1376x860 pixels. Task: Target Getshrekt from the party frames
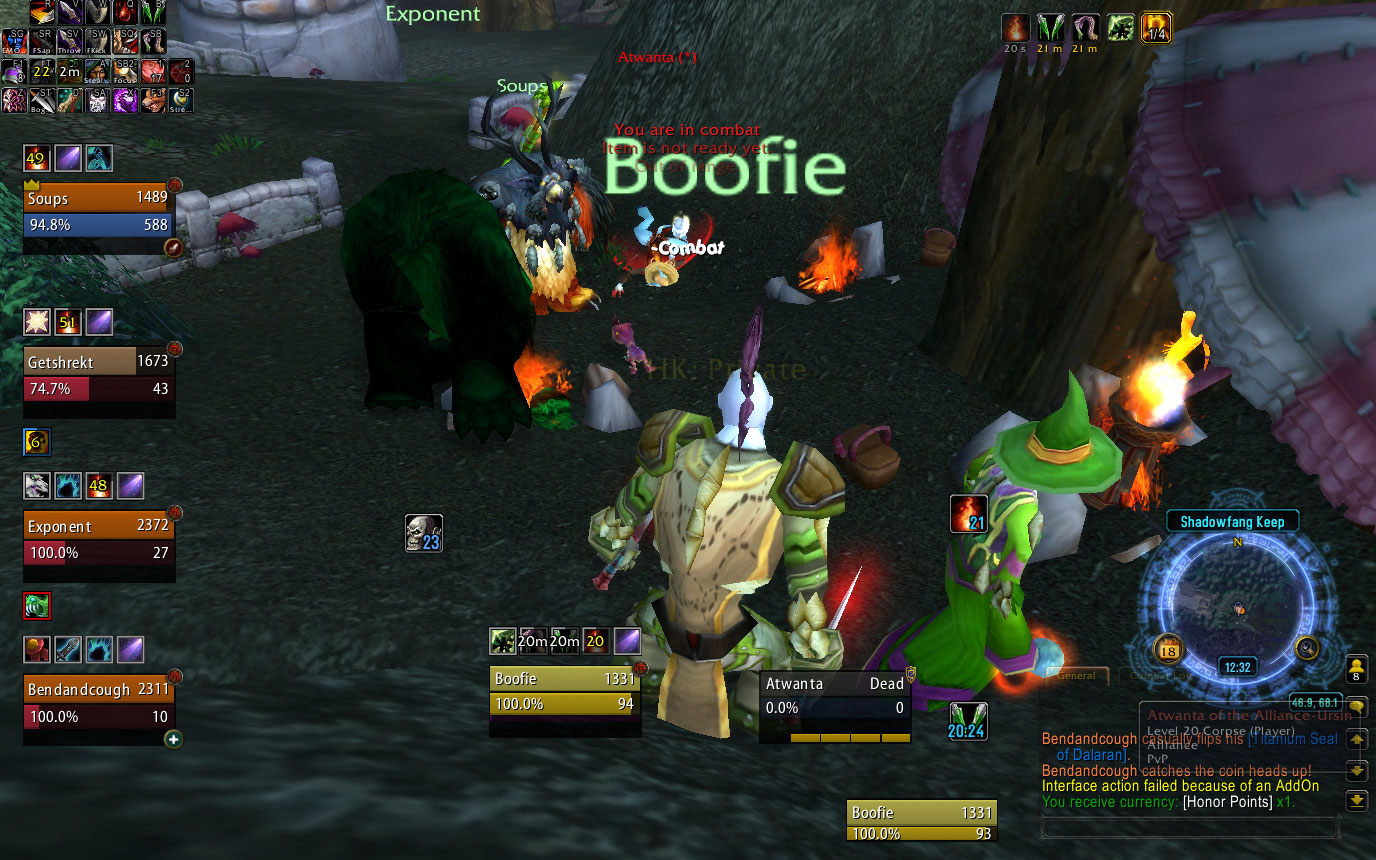coord(98,375)
